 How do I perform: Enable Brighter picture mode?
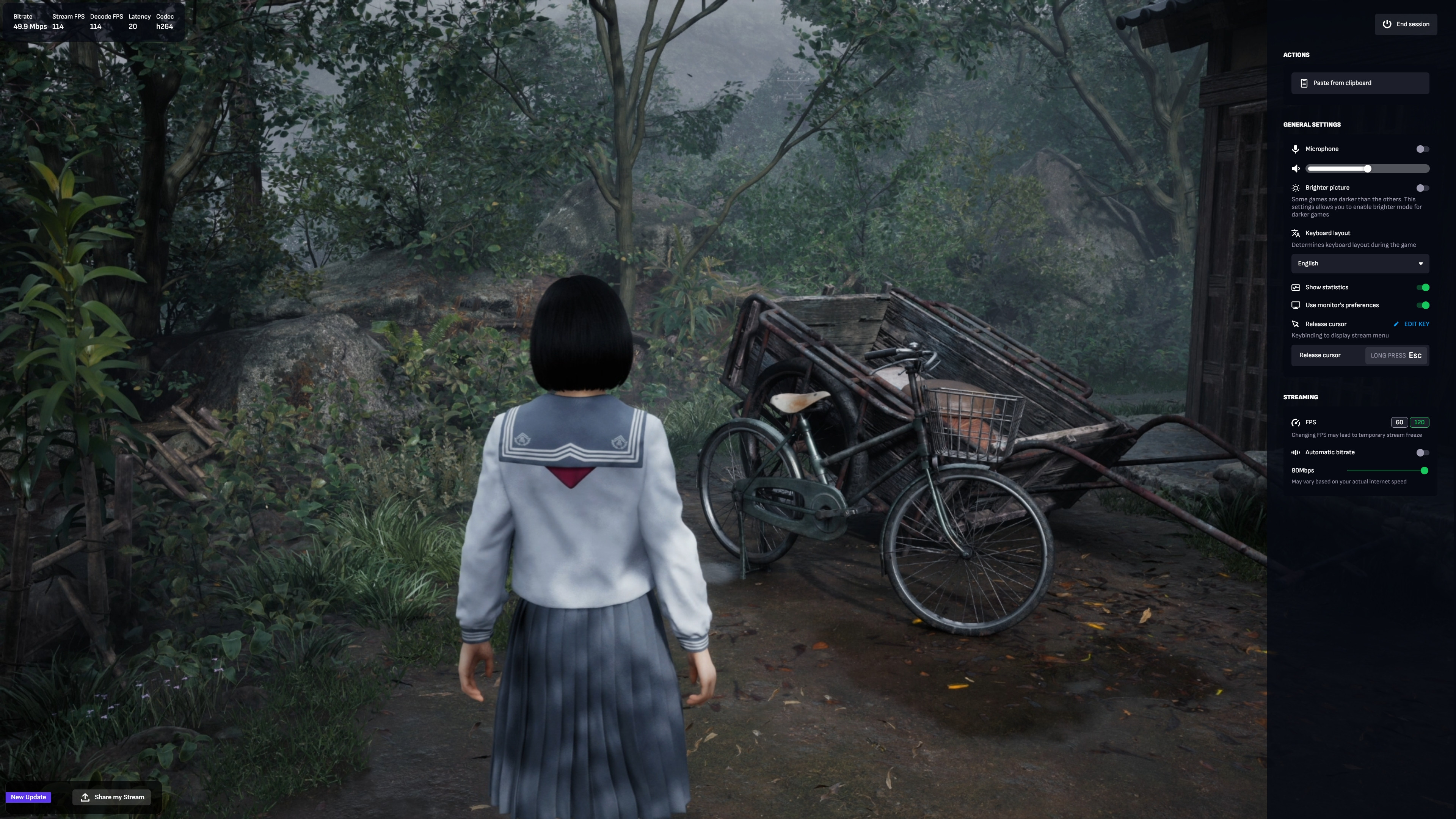[1422, 188]
